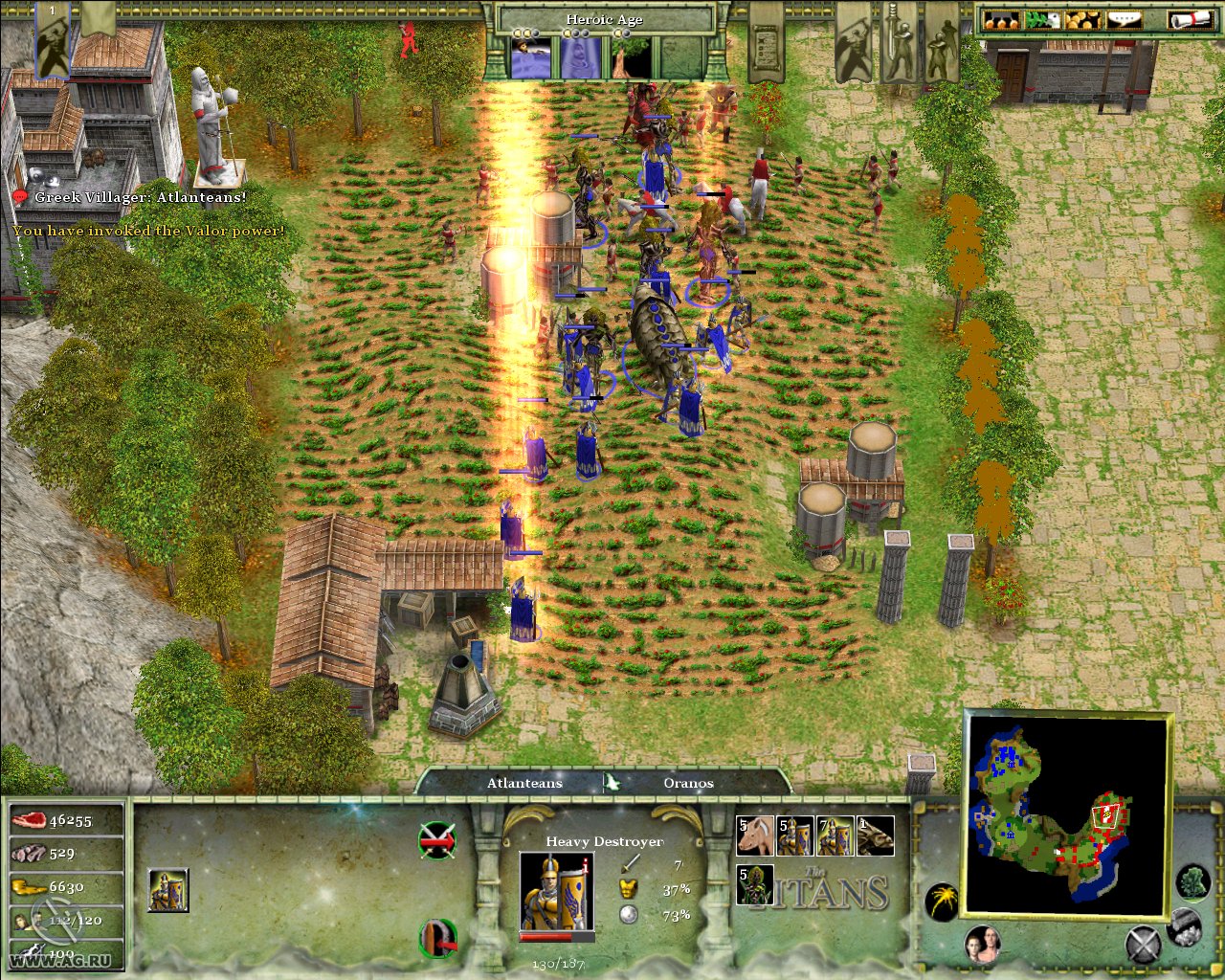Switch to the Atlanteans banner tab

523,783
